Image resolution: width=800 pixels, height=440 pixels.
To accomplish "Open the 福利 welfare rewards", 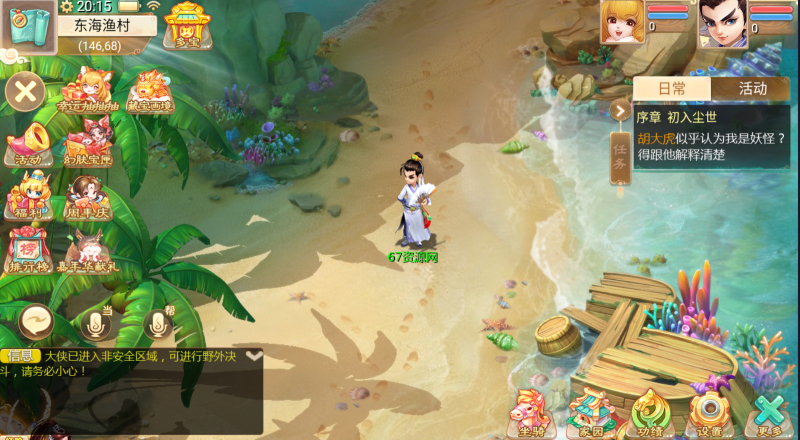I will 28,195.
